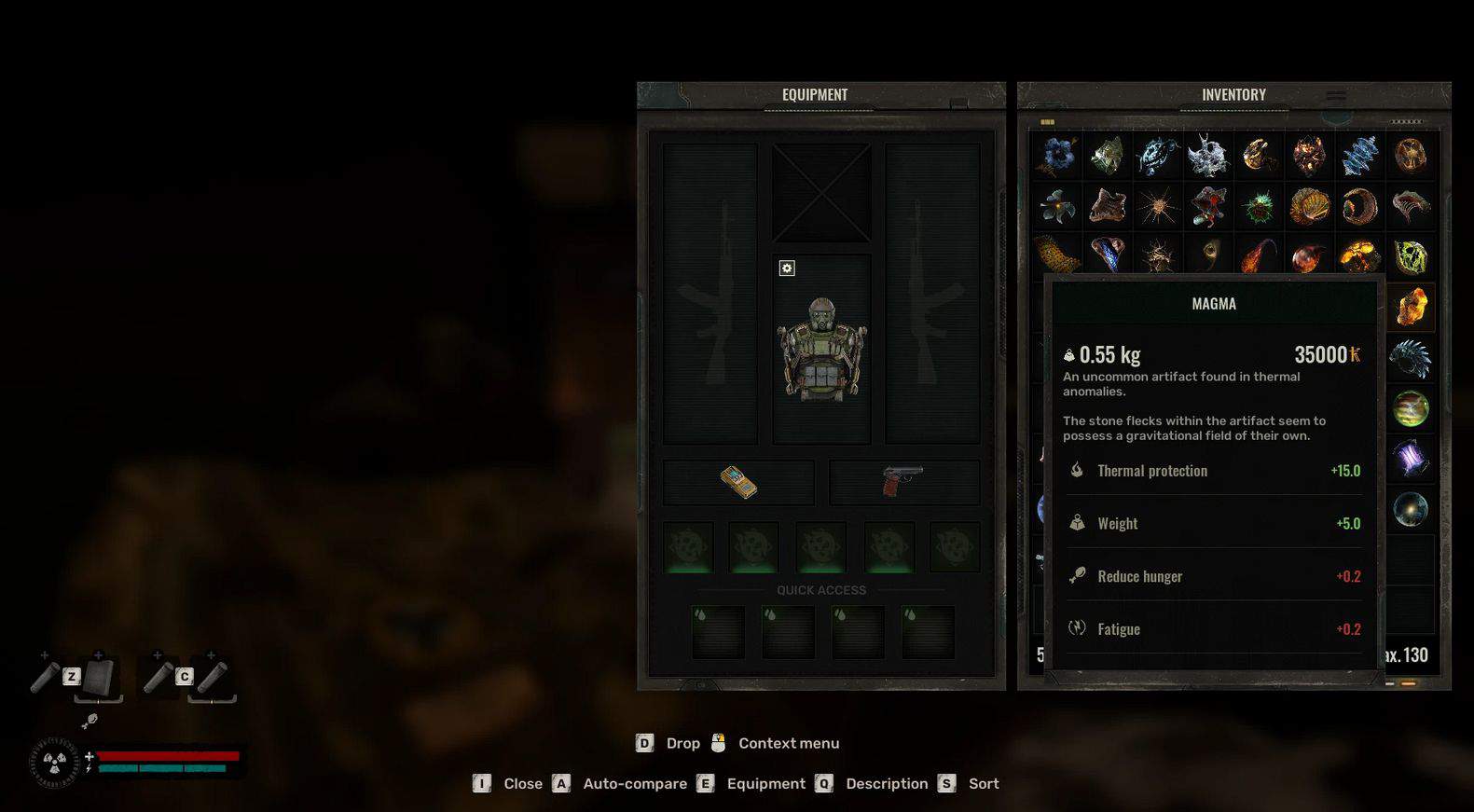
Task: Select the blue spiral spring artifact
Action: coord(1359,156)
